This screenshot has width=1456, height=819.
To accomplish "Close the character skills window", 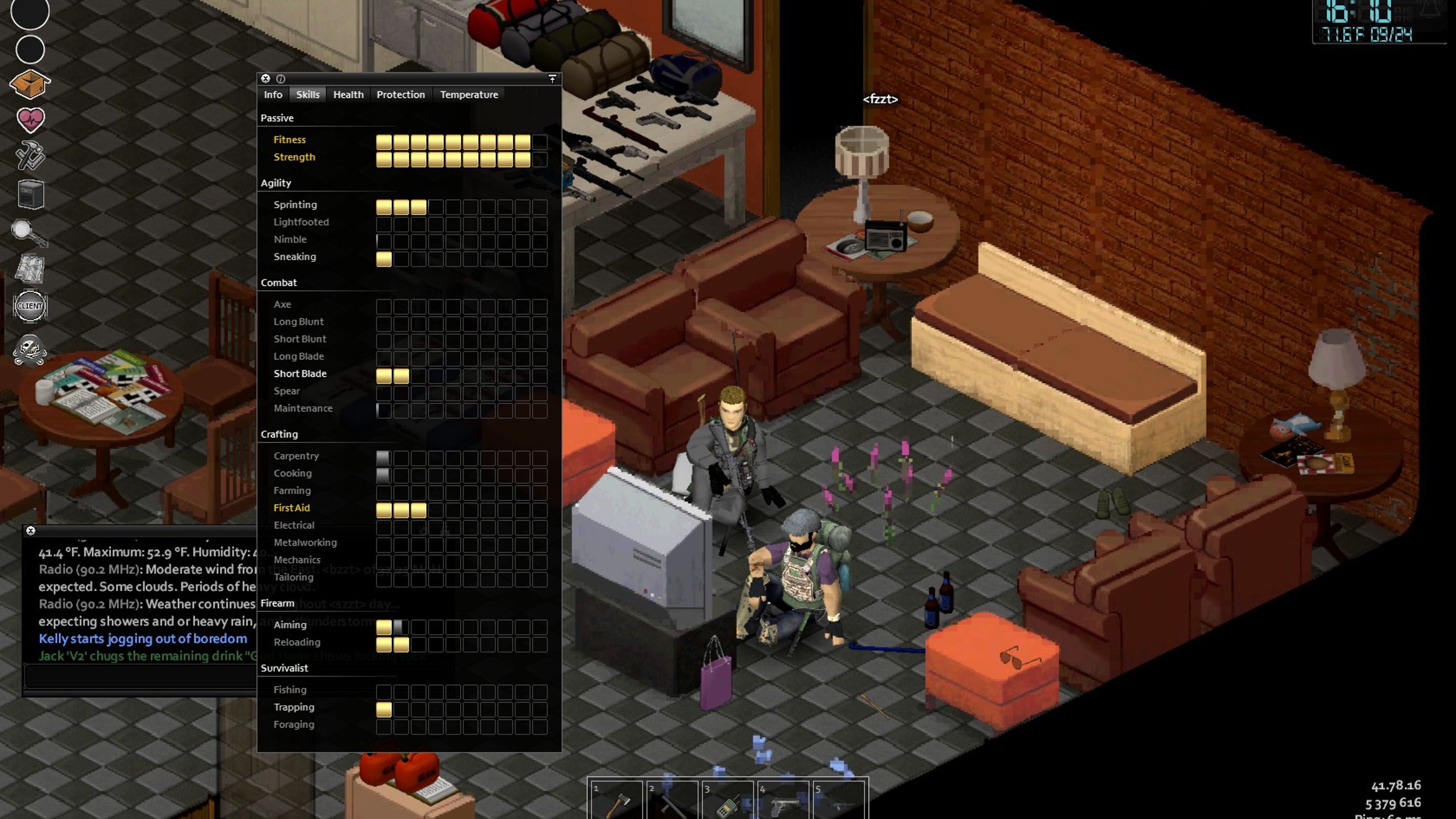I will coord(265,79).
